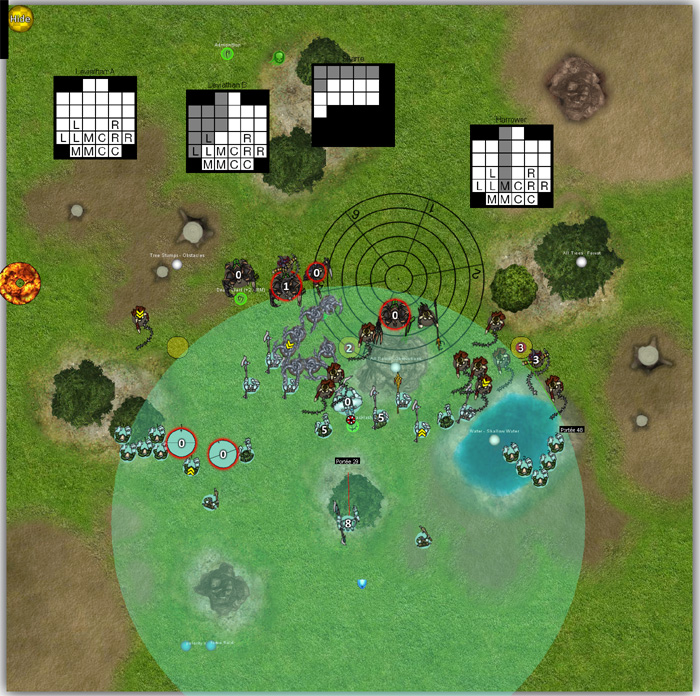Select the Harrower damage grid
This screenshot has width=700, height=696.
(x=511, y=166)
